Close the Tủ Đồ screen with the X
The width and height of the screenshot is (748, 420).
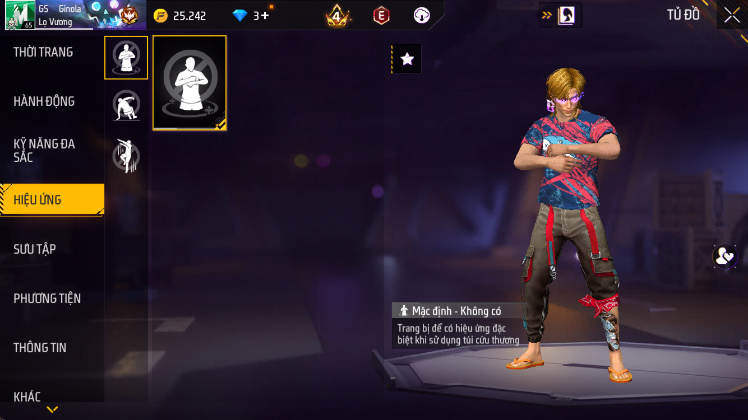coord(732,15)
